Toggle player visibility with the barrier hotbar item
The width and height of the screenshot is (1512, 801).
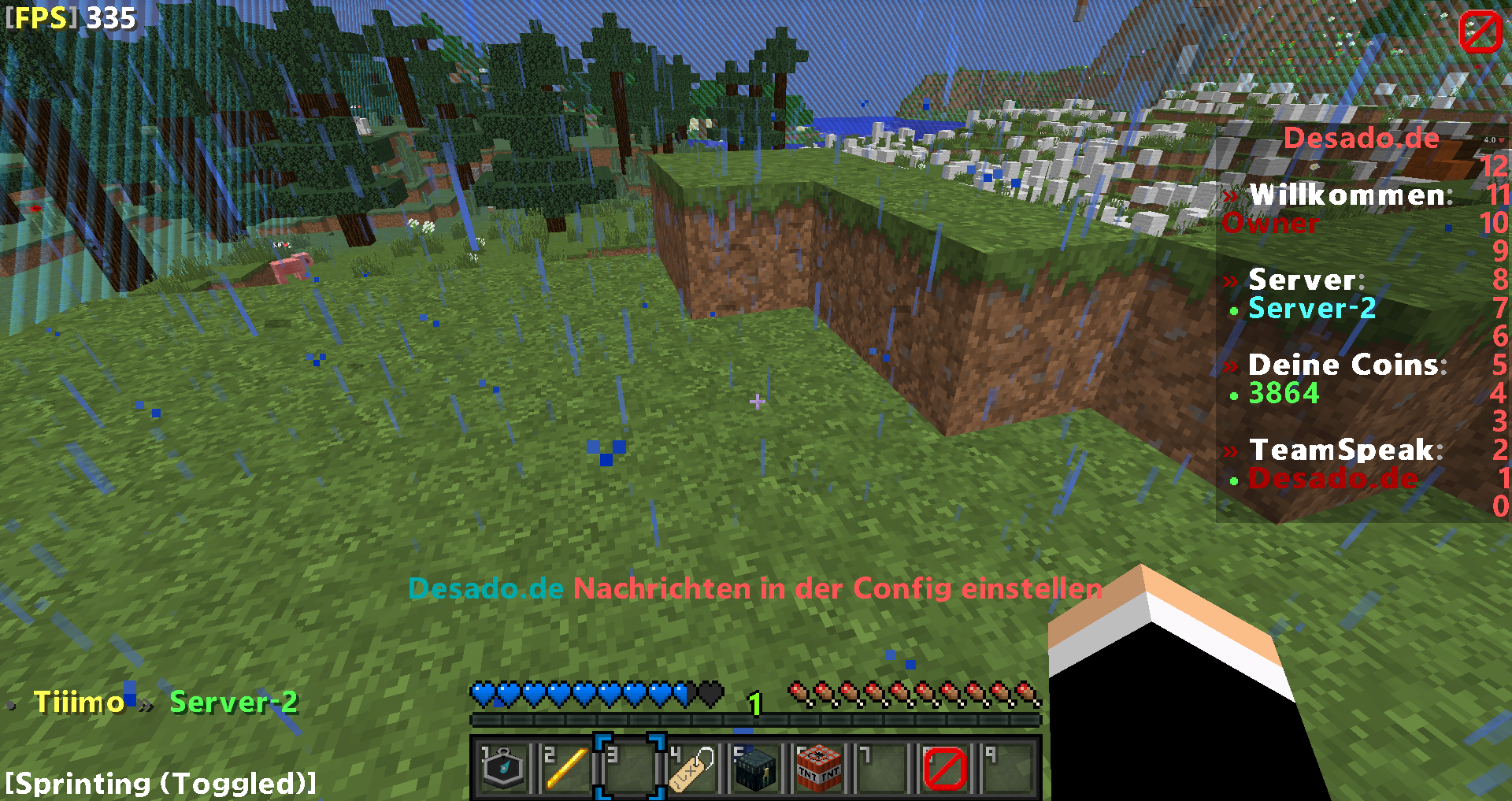[x=944, y=768]
